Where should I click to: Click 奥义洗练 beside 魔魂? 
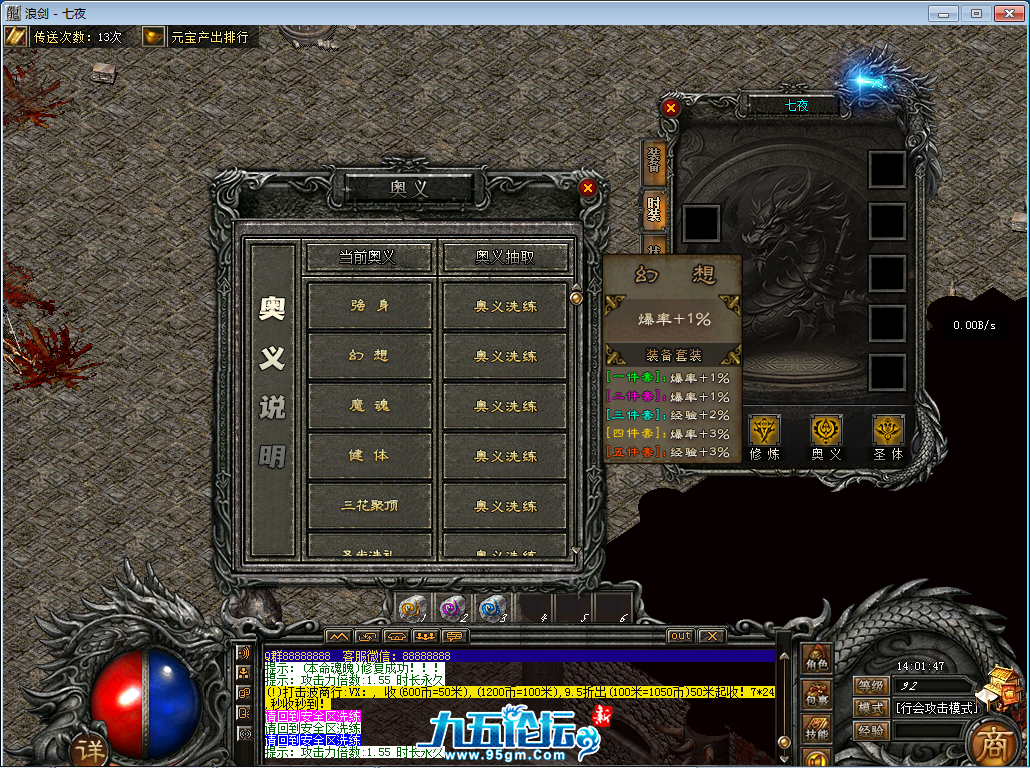(x=505, y=406)
